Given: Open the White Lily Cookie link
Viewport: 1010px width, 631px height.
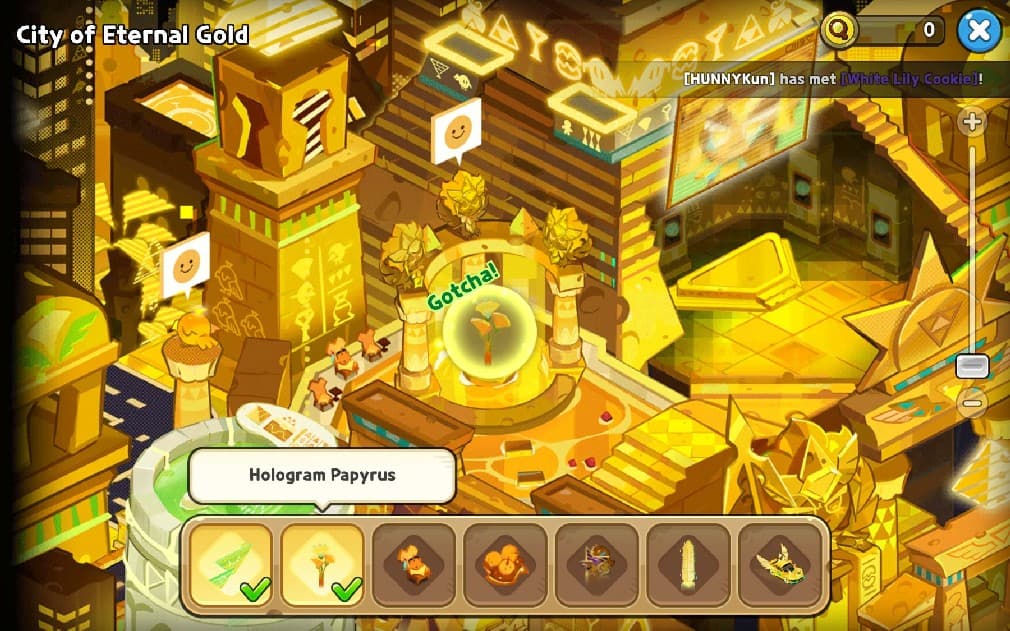Looking at the screenshot, I should pos(909,79).
